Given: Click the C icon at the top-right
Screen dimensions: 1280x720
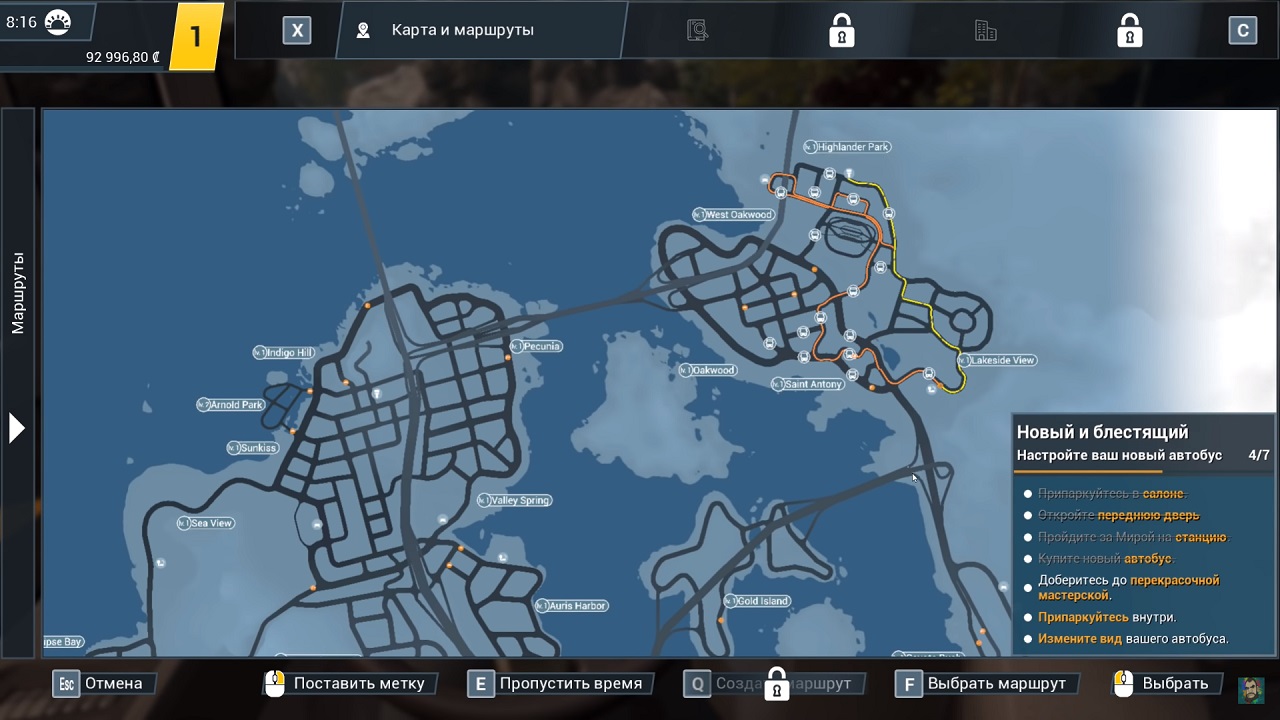Looking at the screenshot, I should click(1242, 30).
